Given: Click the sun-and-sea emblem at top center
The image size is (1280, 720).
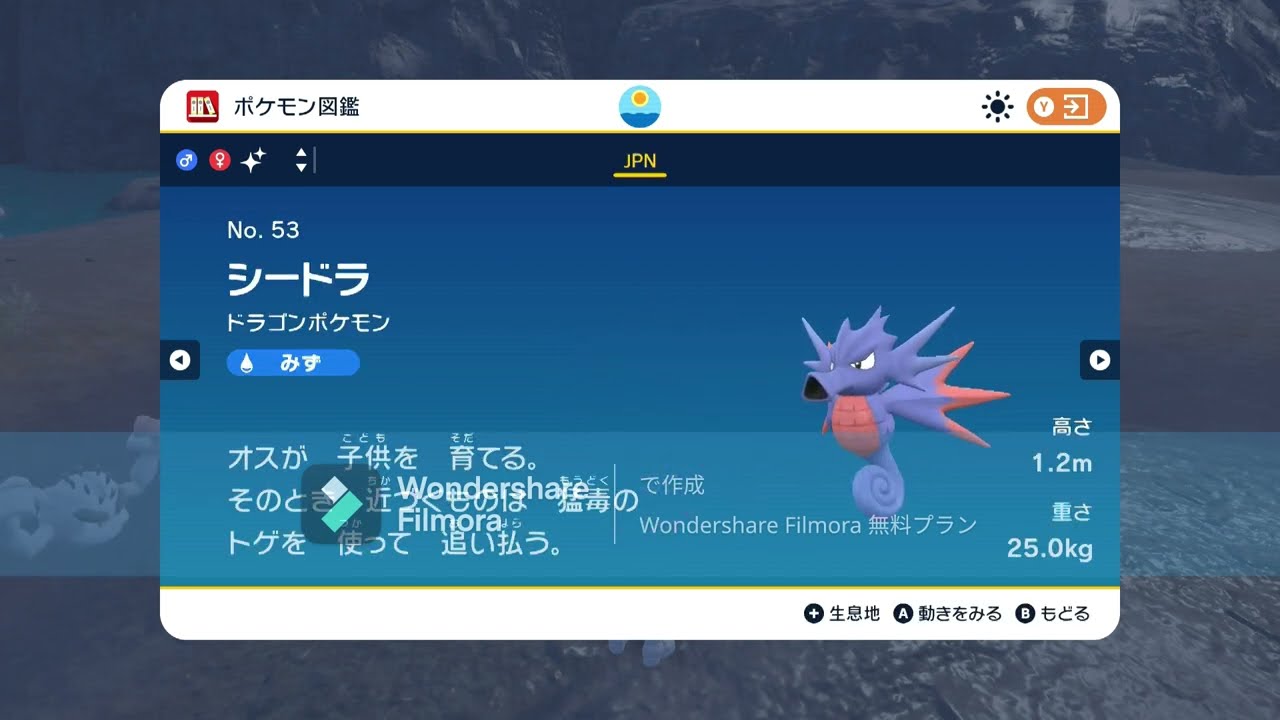Looking at the screenshot, I should (639, 105).
